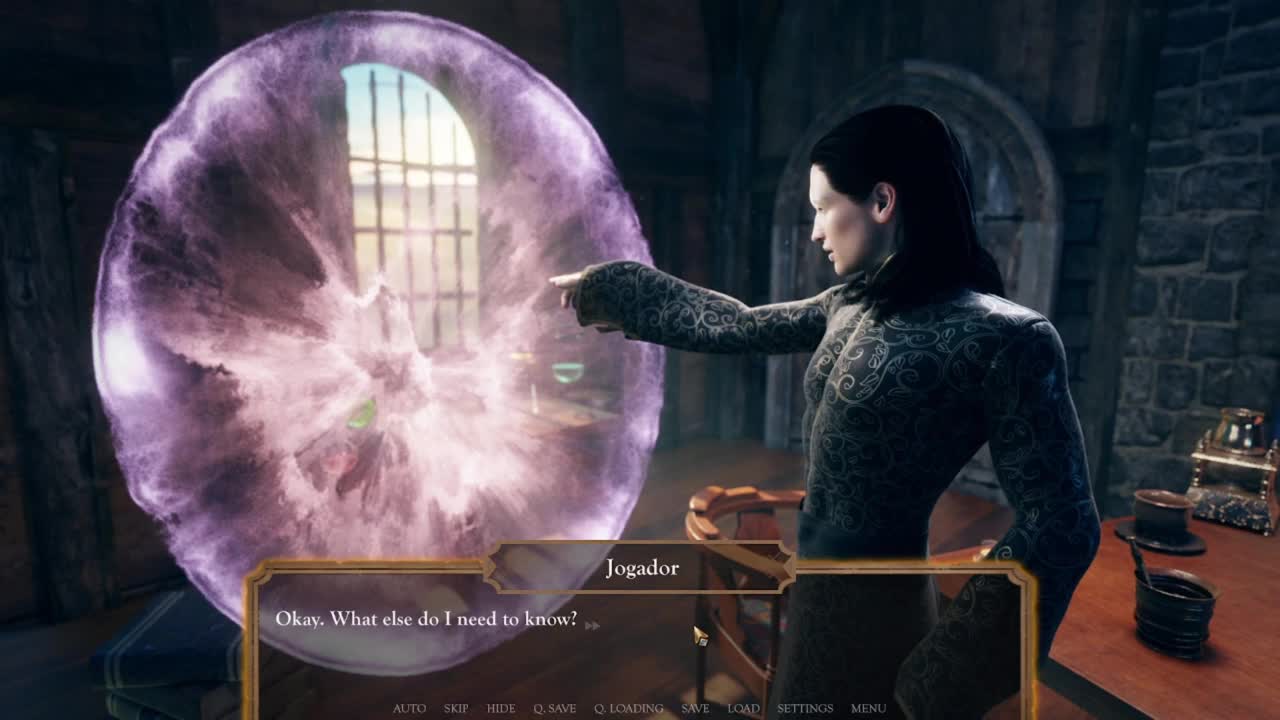Skip the dialogue text
This screenshot has width=1280, height=720.
click(456, 708)
